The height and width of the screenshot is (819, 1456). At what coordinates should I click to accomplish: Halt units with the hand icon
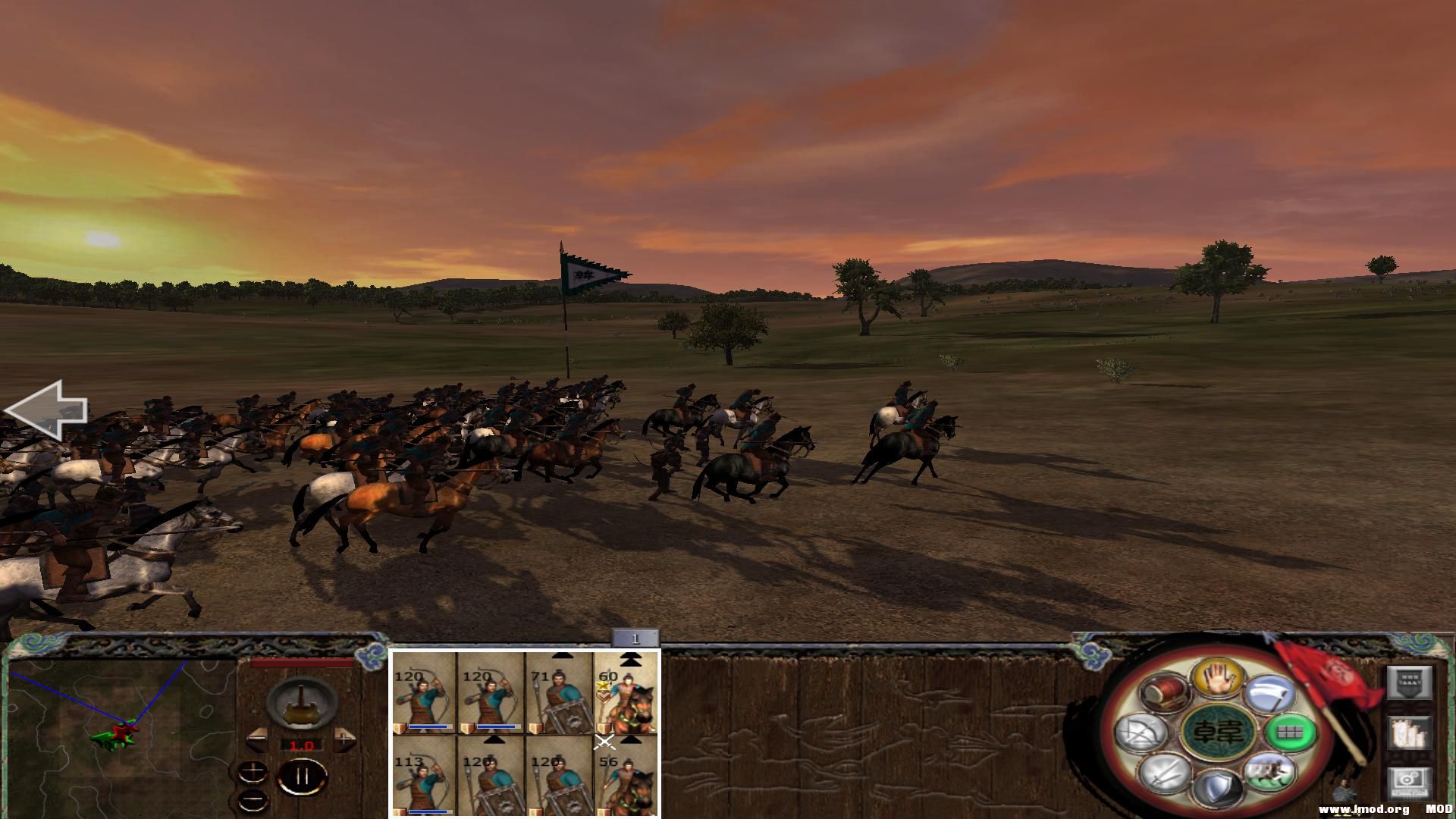[1219, 679]
